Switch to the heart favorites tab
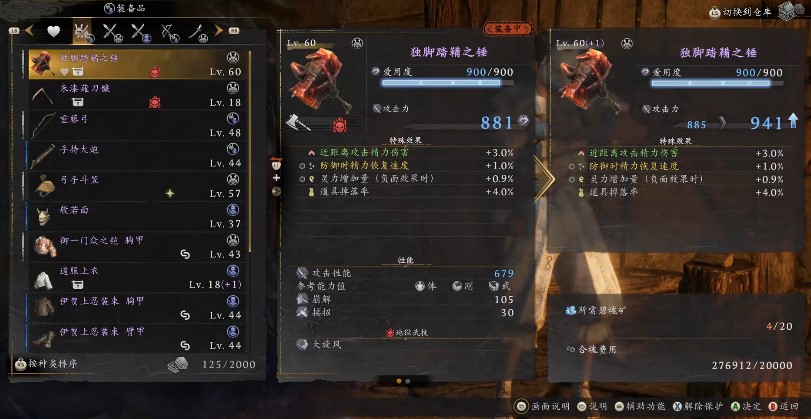Screen dimensions: 811x419 point(55,31)
